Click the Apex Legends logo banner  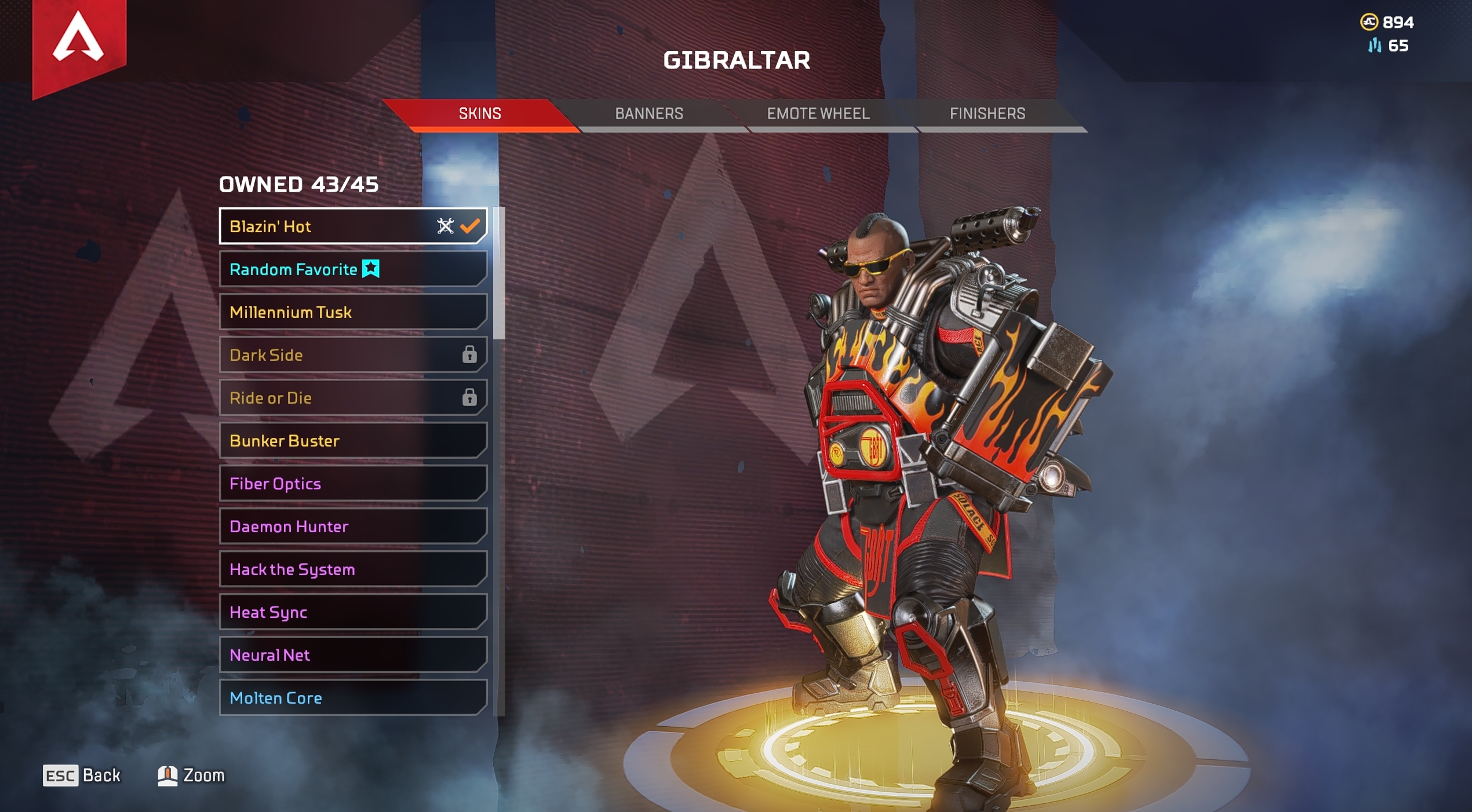click(79, 41)
